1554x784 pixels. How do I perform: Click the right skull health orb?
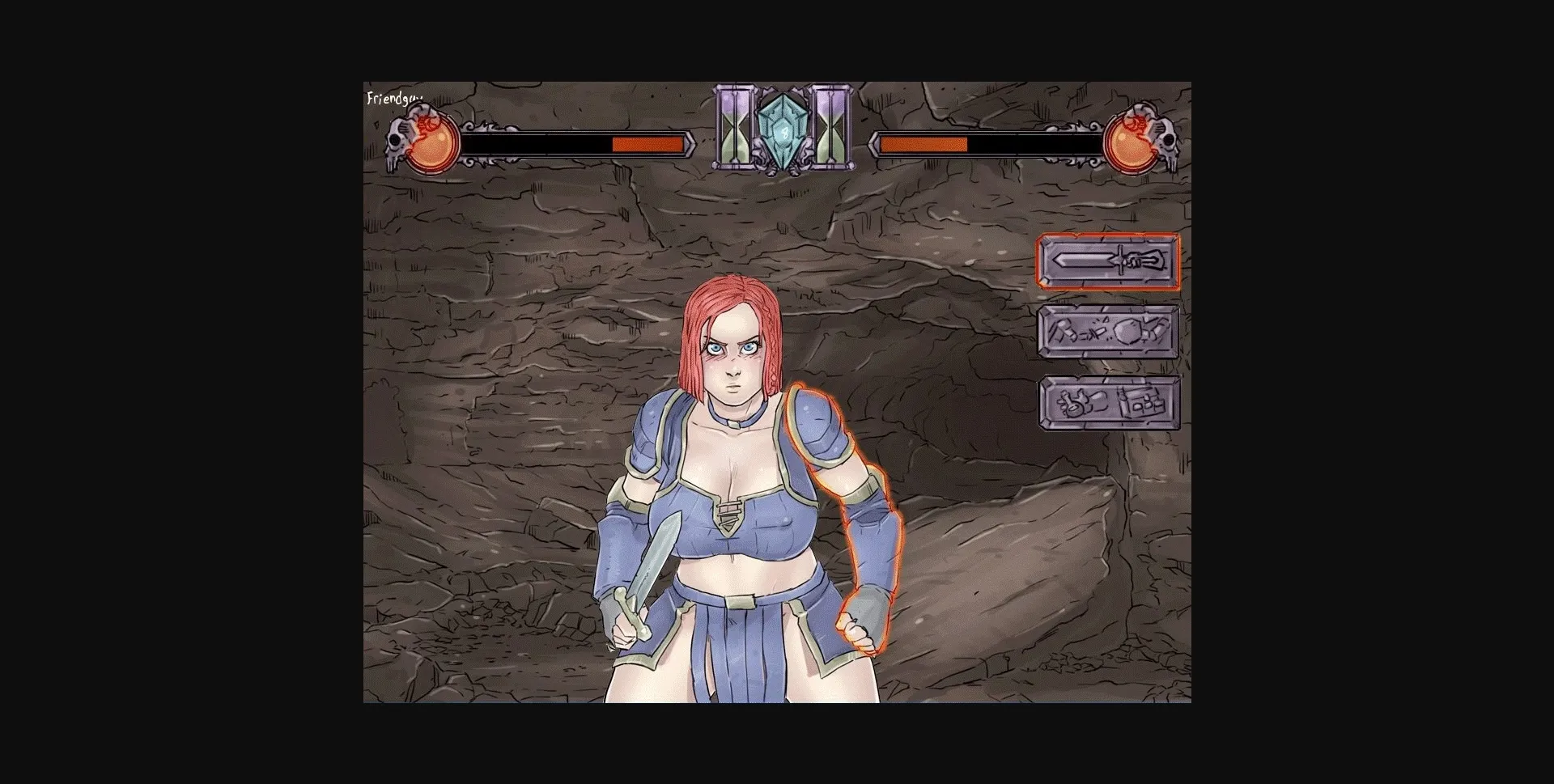(1135, 144)
